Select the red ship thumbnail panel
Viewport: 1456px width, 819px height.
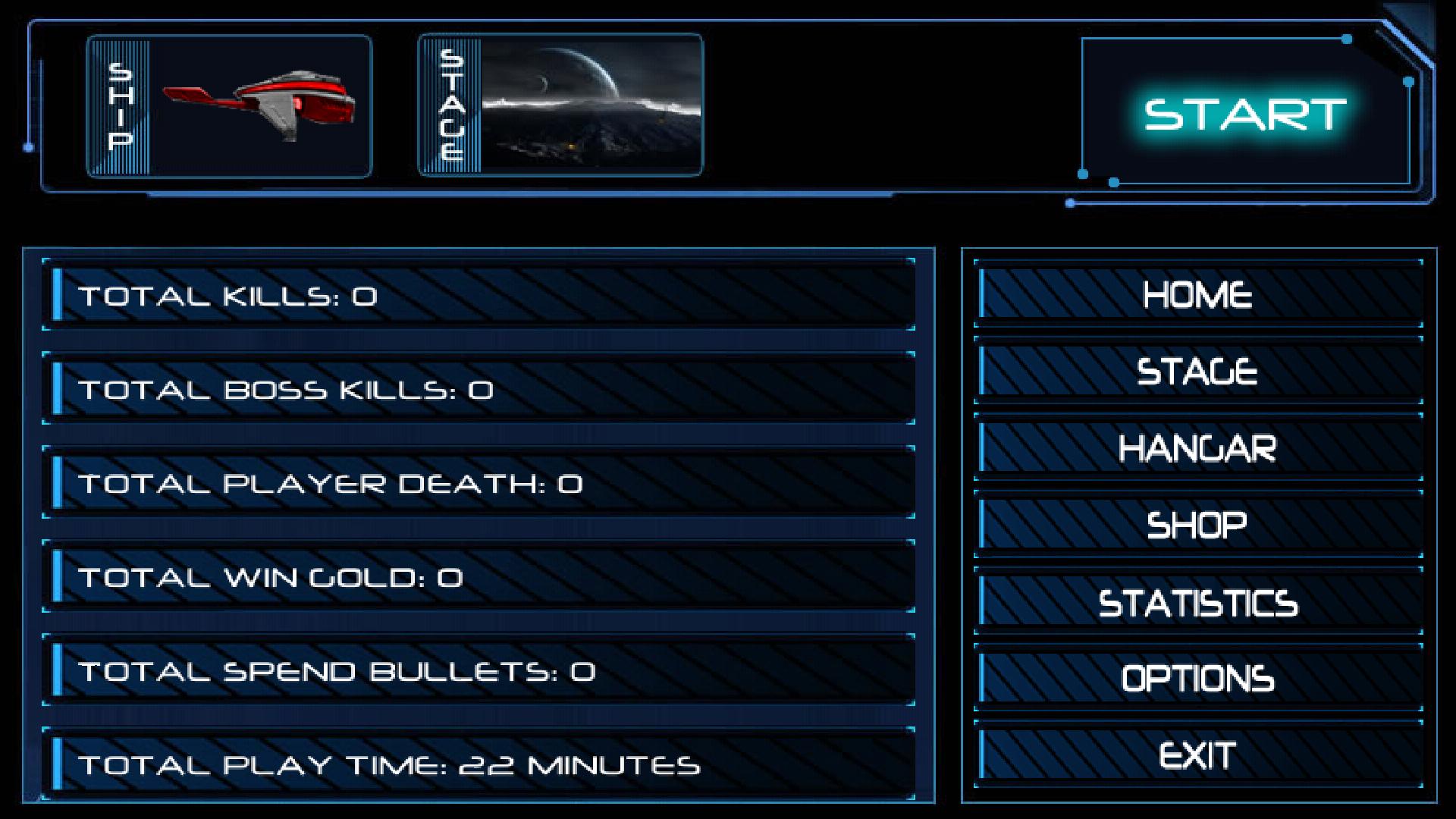(230, 106)
